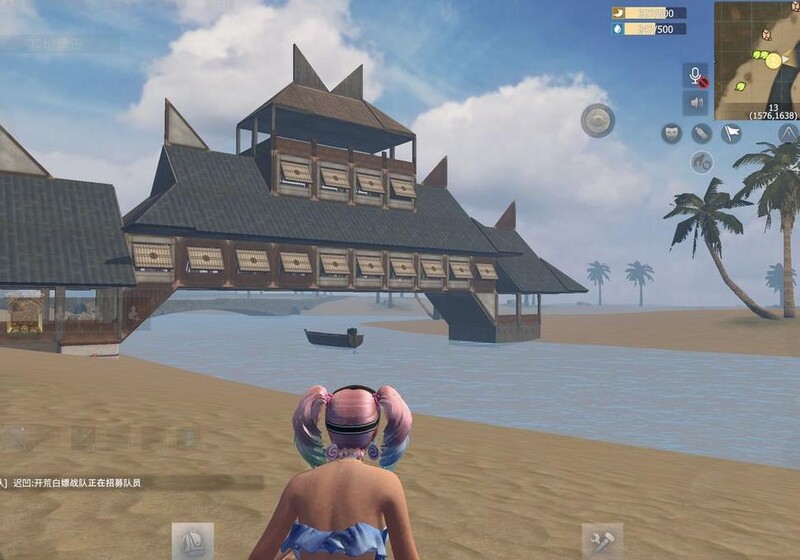Tap the bottle icon beside the mask
Screen dimensions: 800x560
(x=702, y=133)
